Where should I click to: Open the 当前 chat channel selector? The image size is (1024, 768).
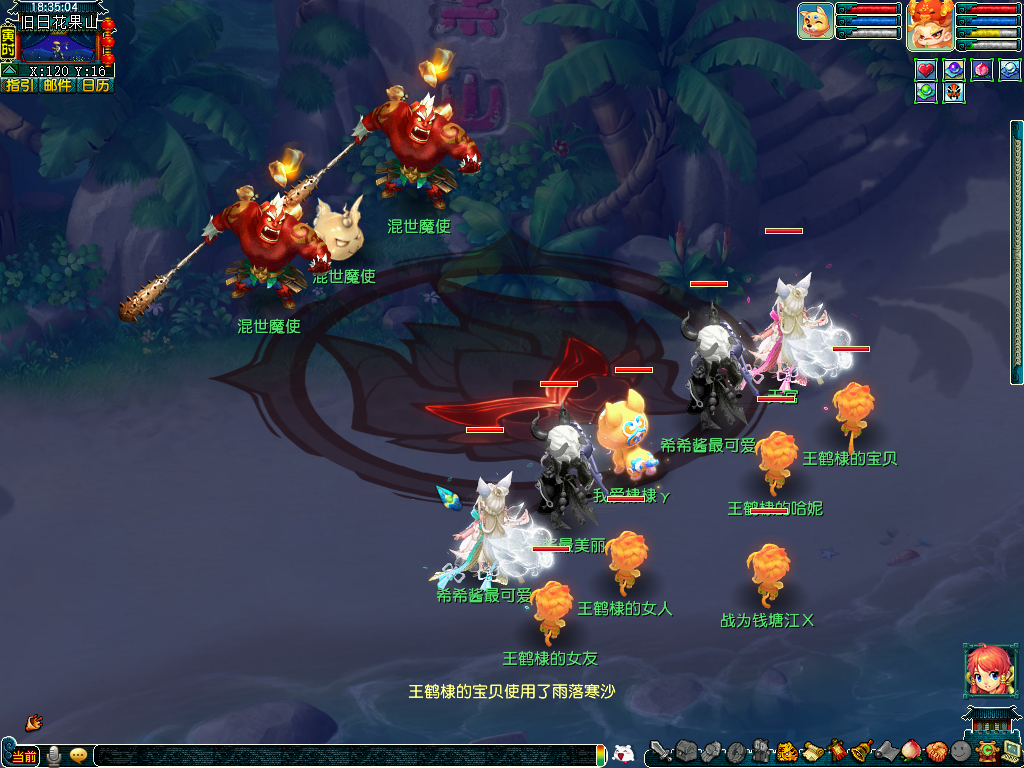coord(22,756)
